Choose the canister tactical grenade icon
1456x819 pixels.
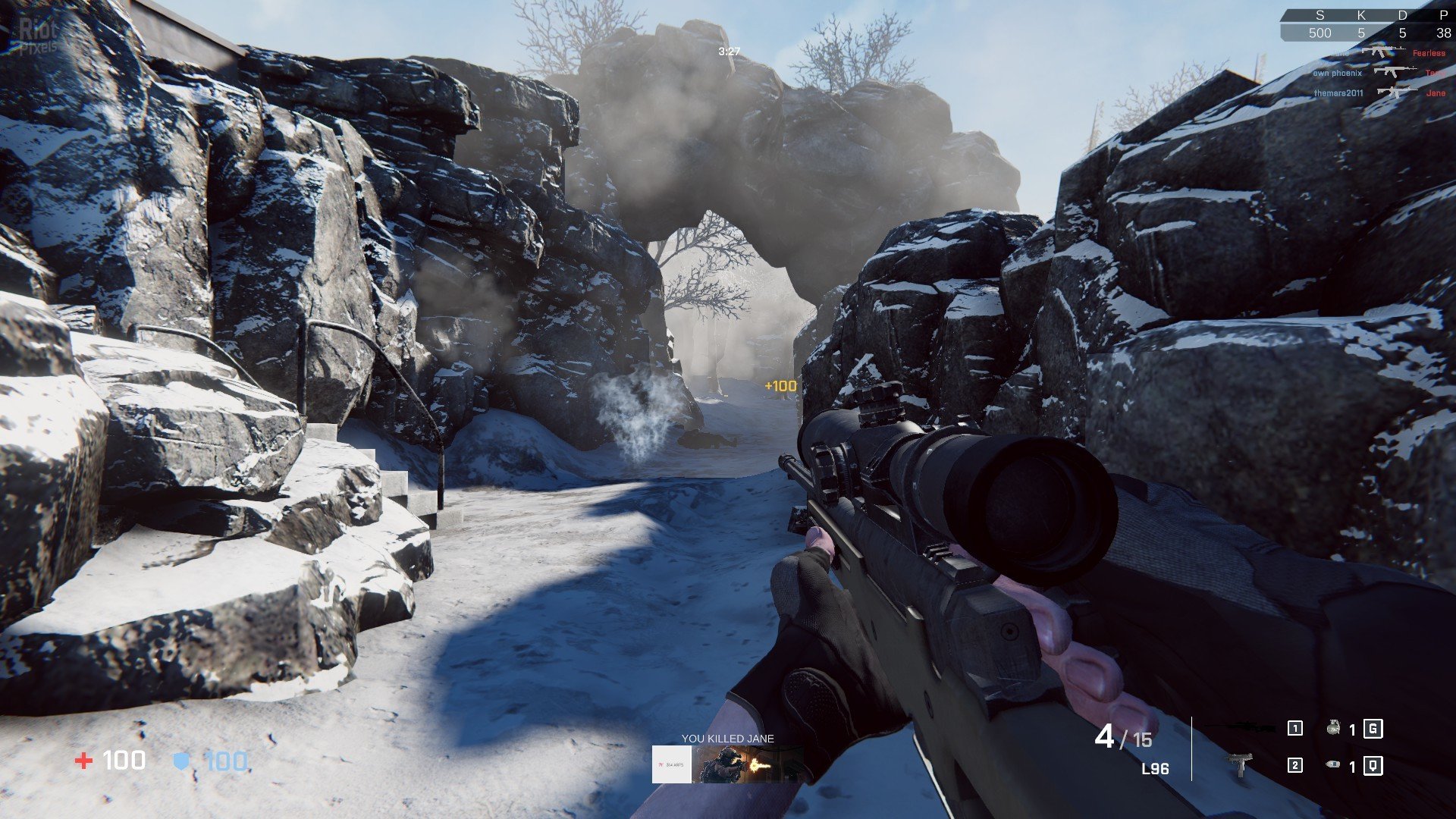[x=1333, y=765]
